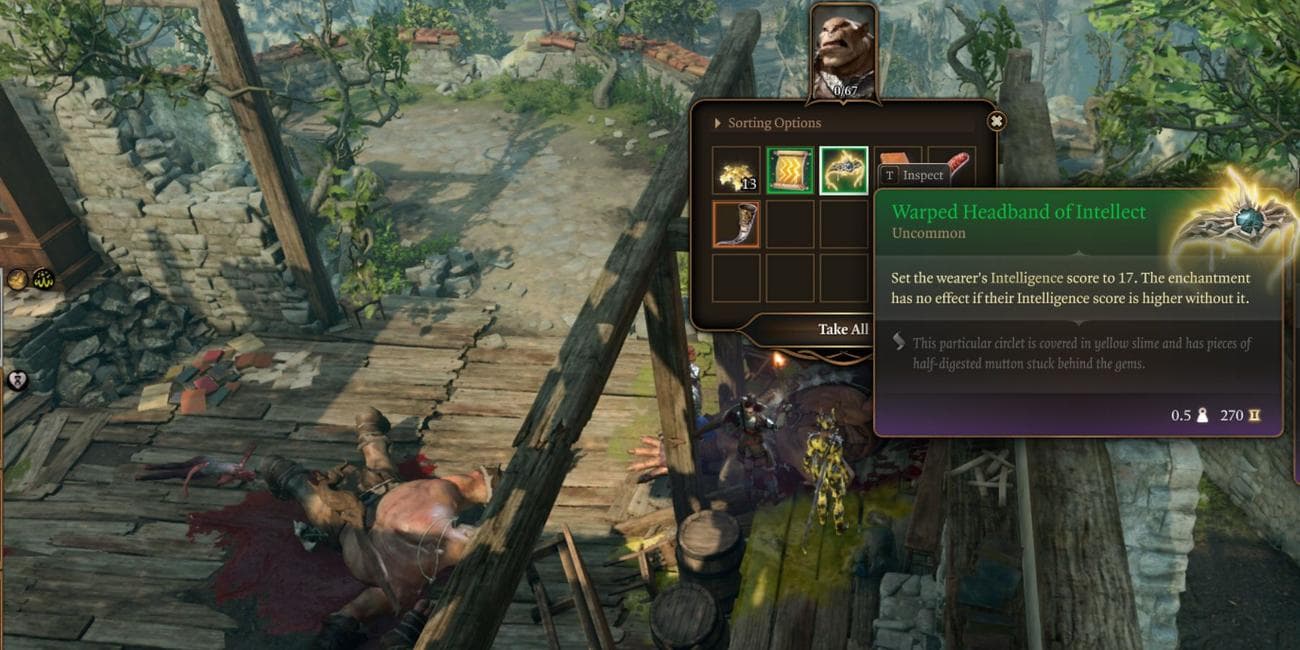
Task: Take the Warped Headband of Intellect
Action: (x=843, y=171)
